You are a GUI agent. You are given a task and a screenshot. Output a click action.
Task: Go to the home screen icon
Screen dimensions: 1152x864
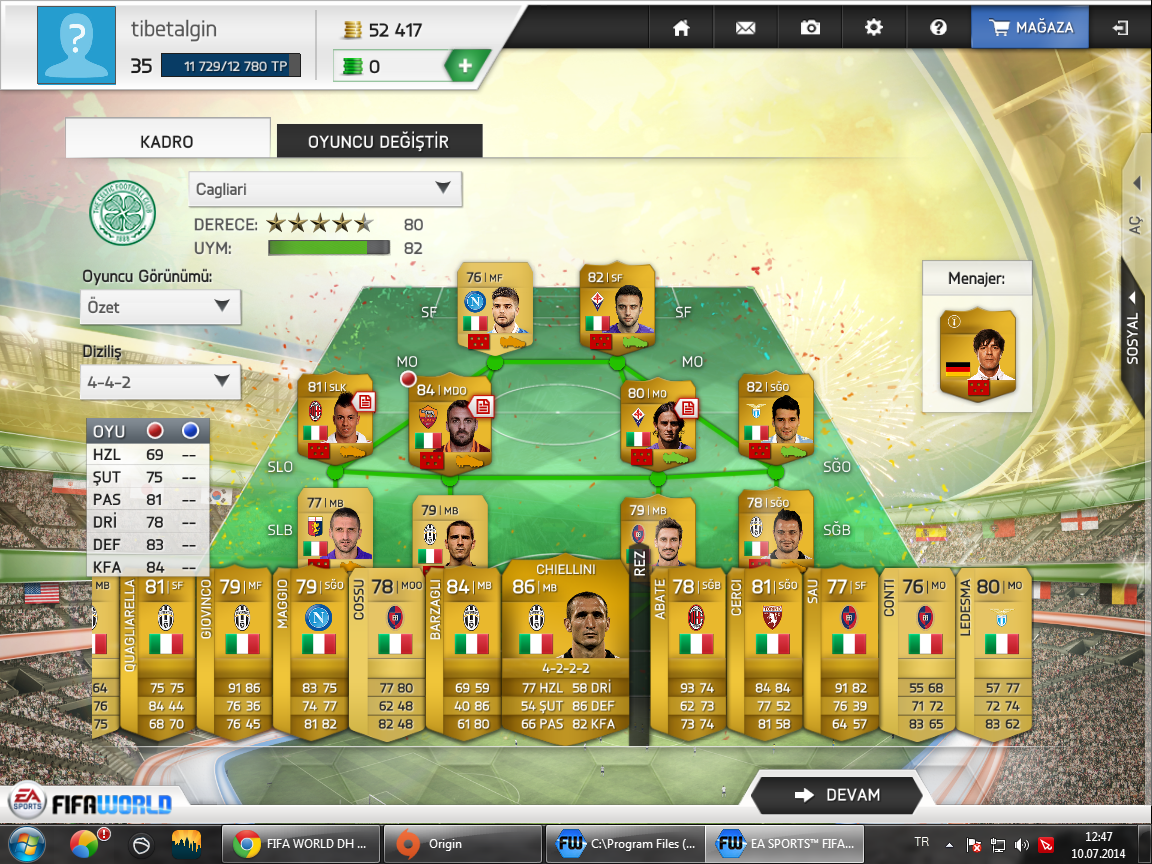tap(682, 28)
